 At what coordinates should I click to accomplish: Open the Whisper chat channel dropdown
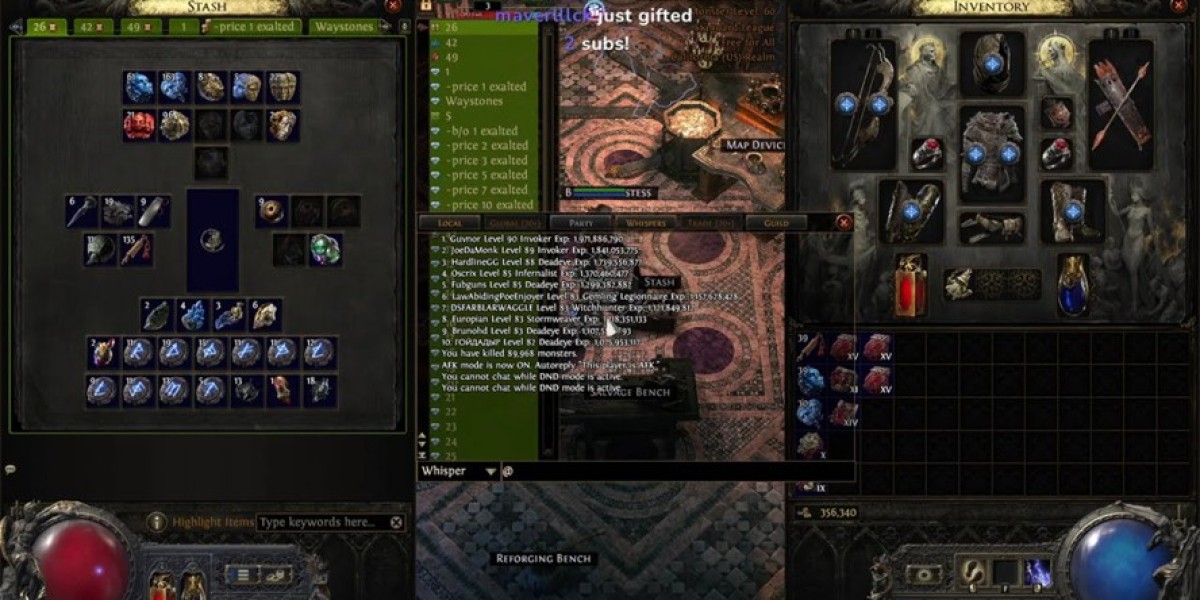tap(490, 471)
